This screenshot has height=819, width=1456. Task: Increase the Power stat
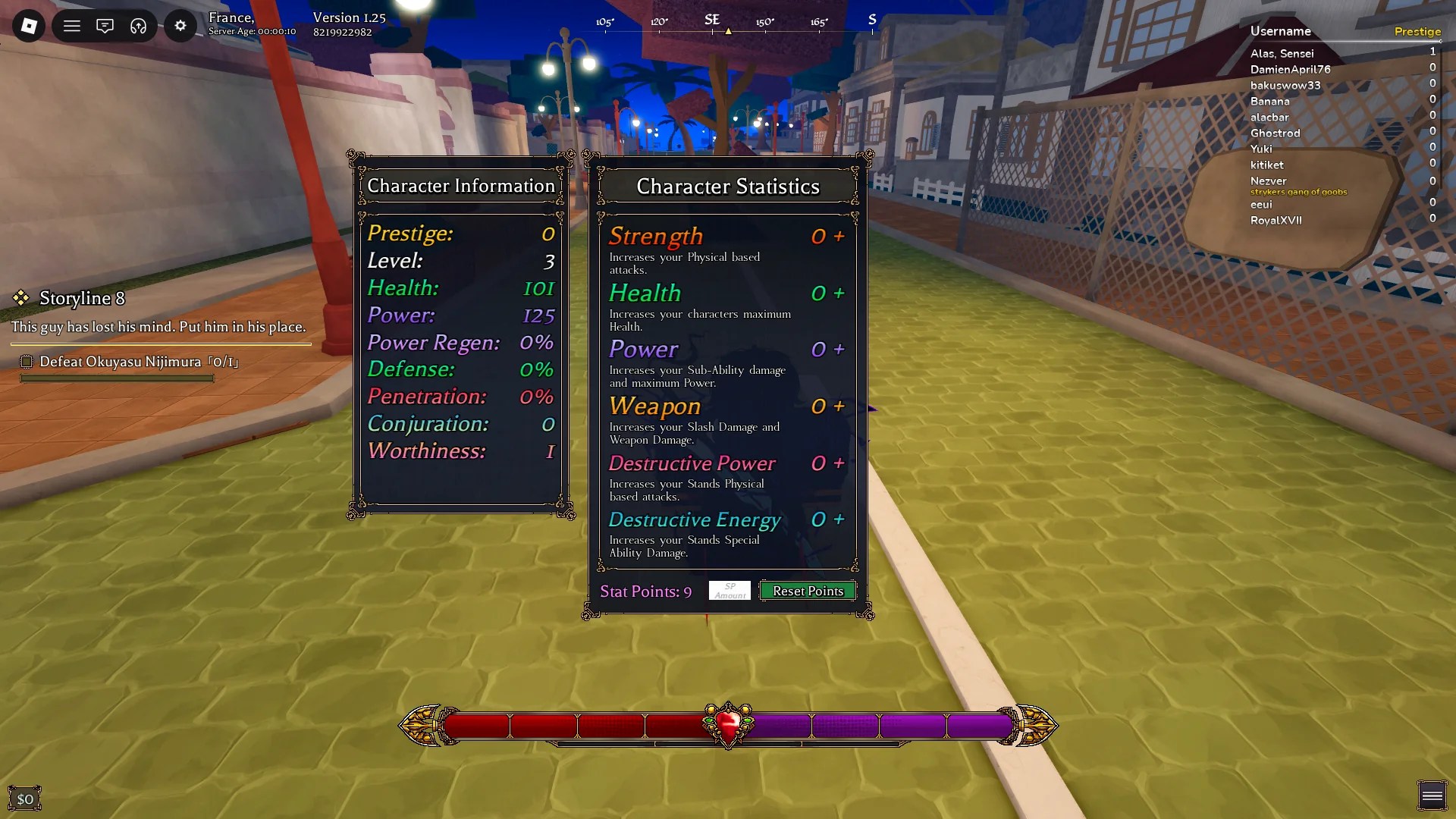tap(838, 349)
